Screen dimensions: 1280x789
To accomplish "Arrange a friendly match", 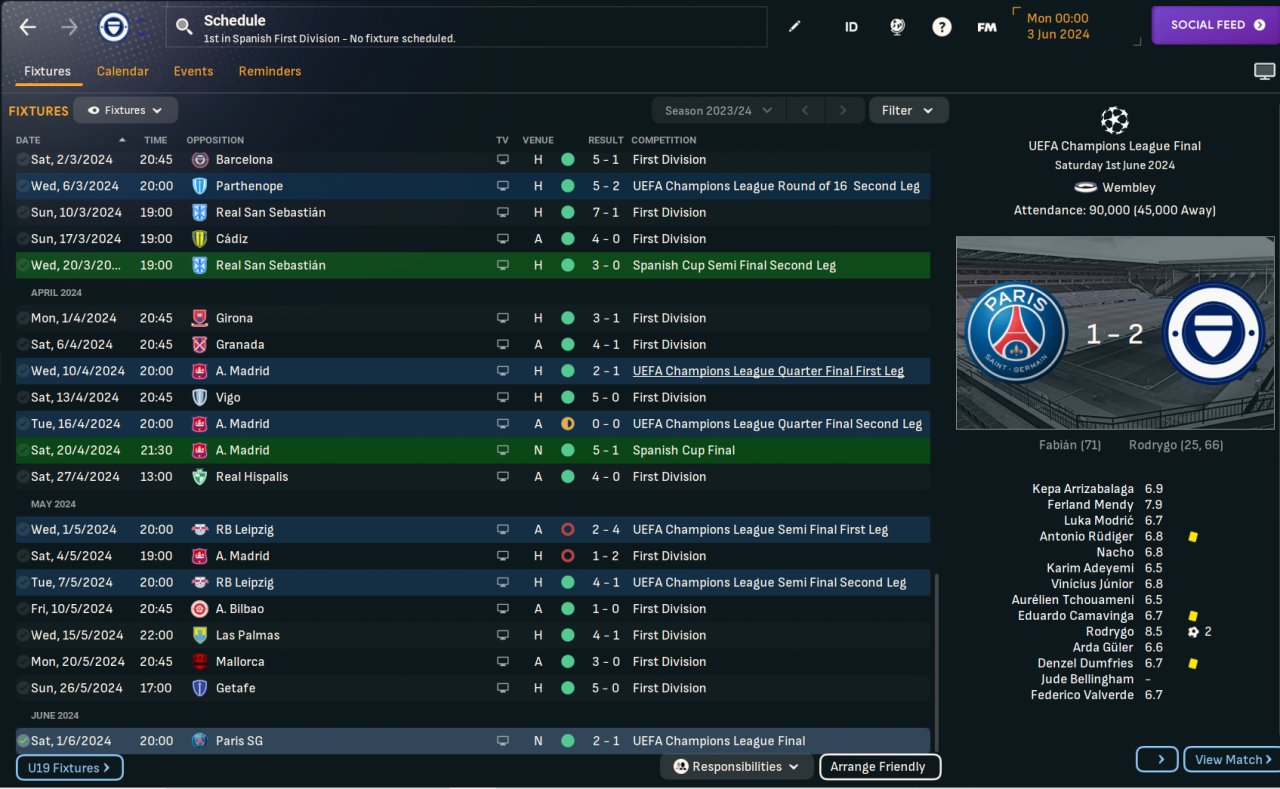I will coord(879,767).
